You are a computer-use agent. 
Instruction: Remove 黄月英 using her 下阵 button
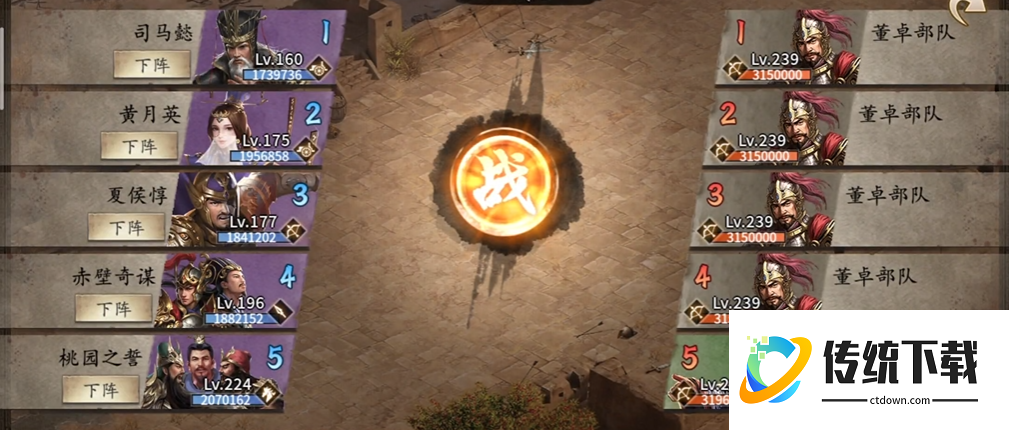click(138, 145)
